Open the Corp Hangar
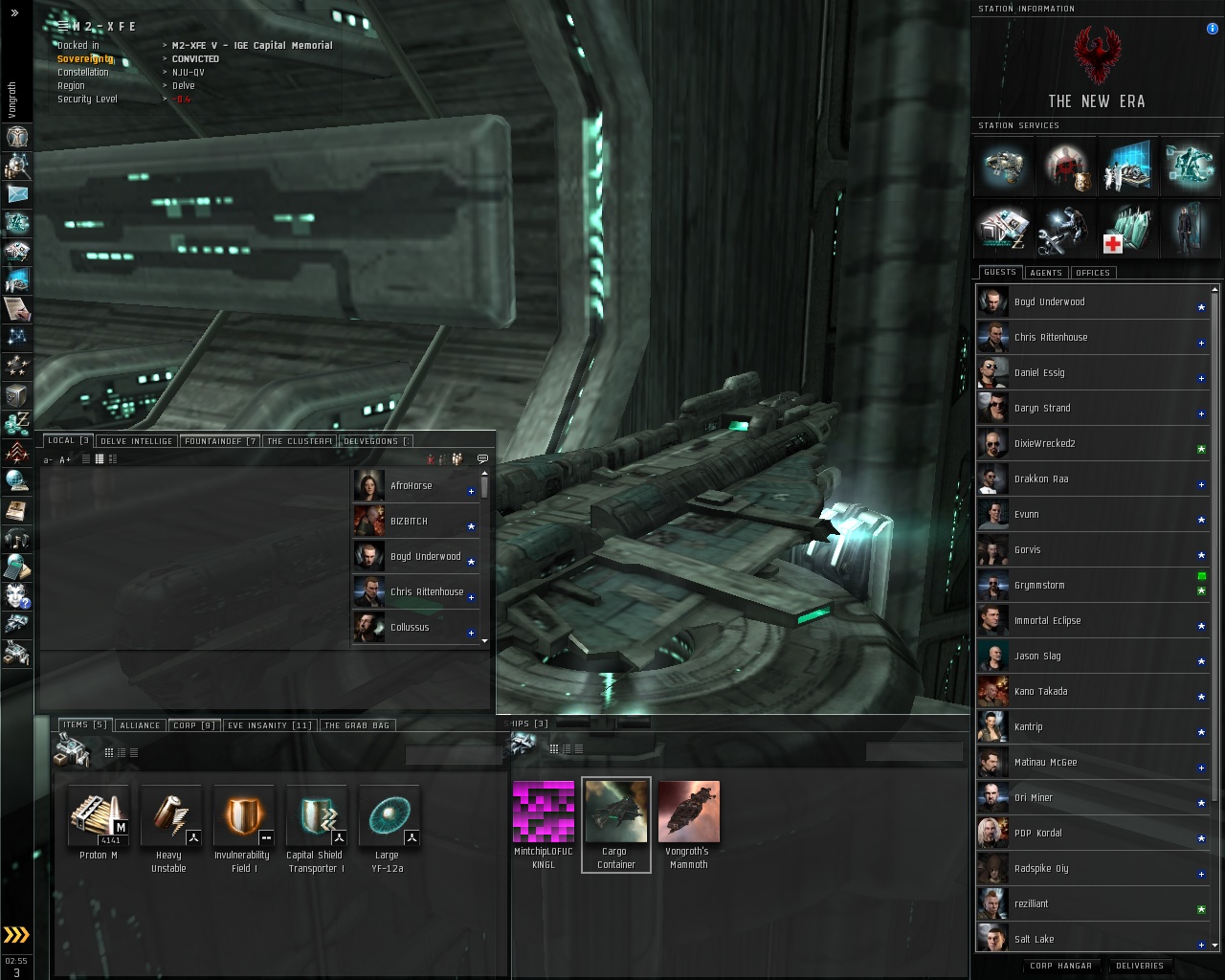Viewport: 1225px width, 980px height. 1060,966
